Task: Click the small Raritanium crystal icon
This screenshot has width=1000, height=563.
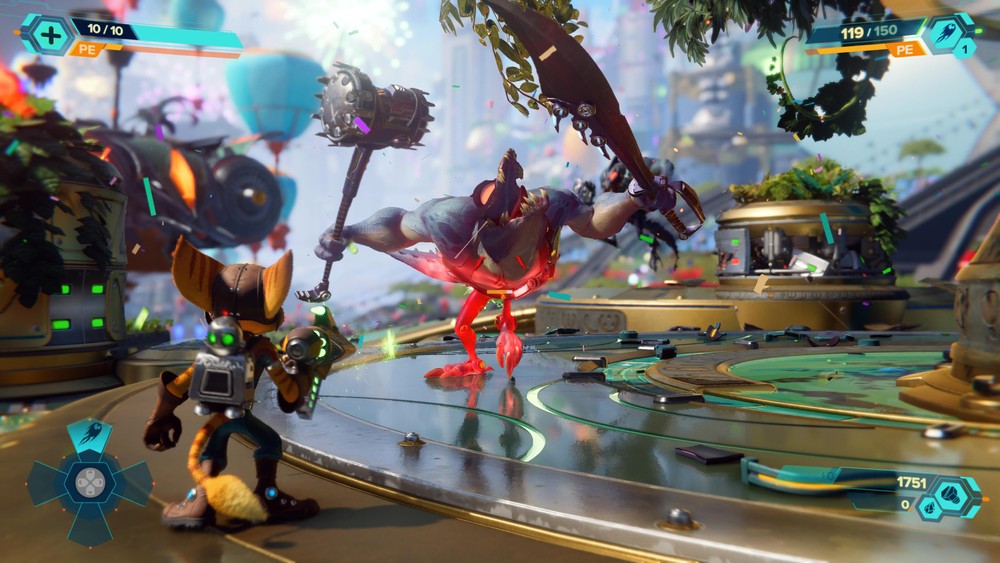Action: (928, 506)
